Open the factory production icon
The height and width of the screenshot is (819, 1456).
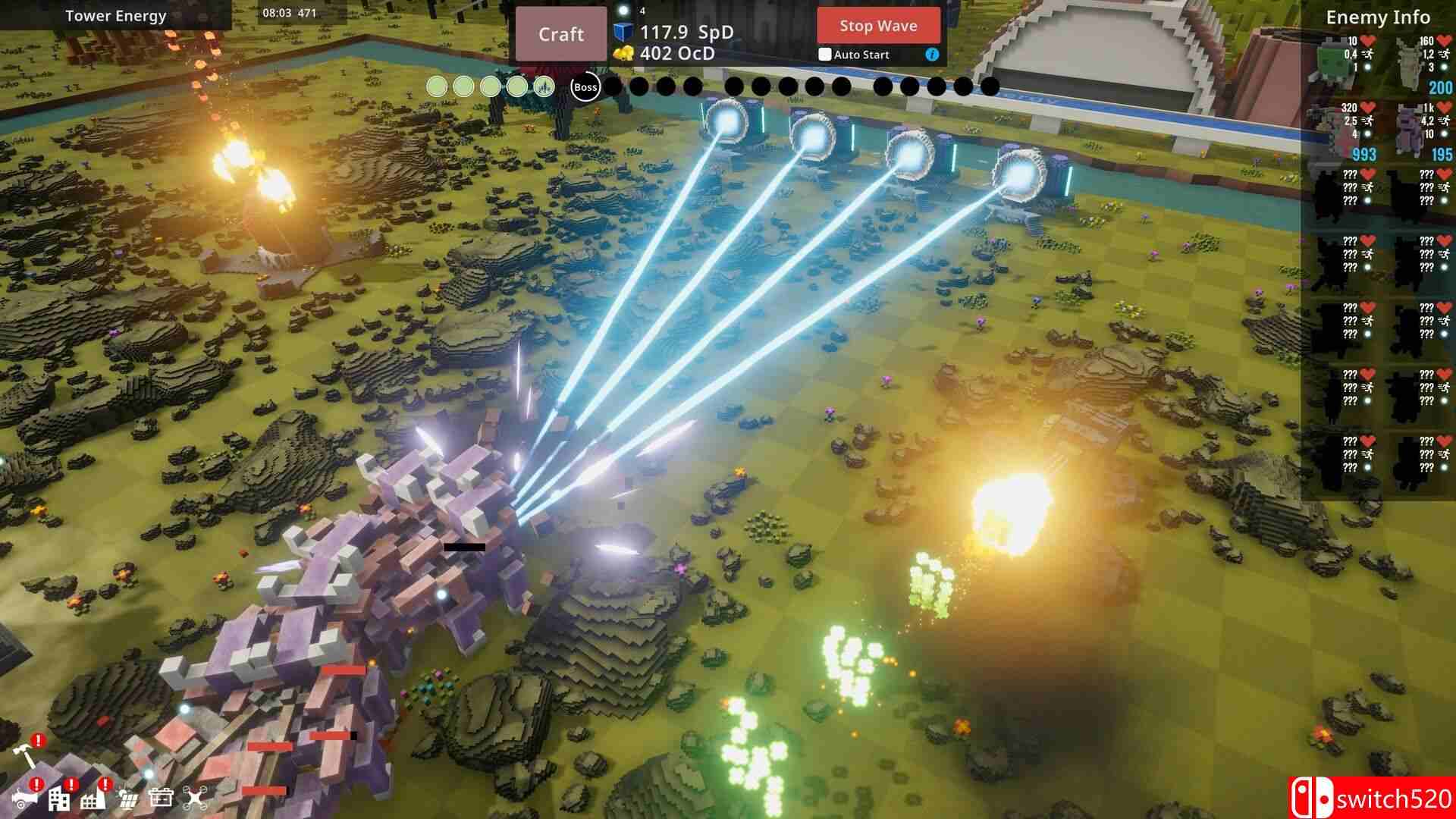(x=93, y=801)
